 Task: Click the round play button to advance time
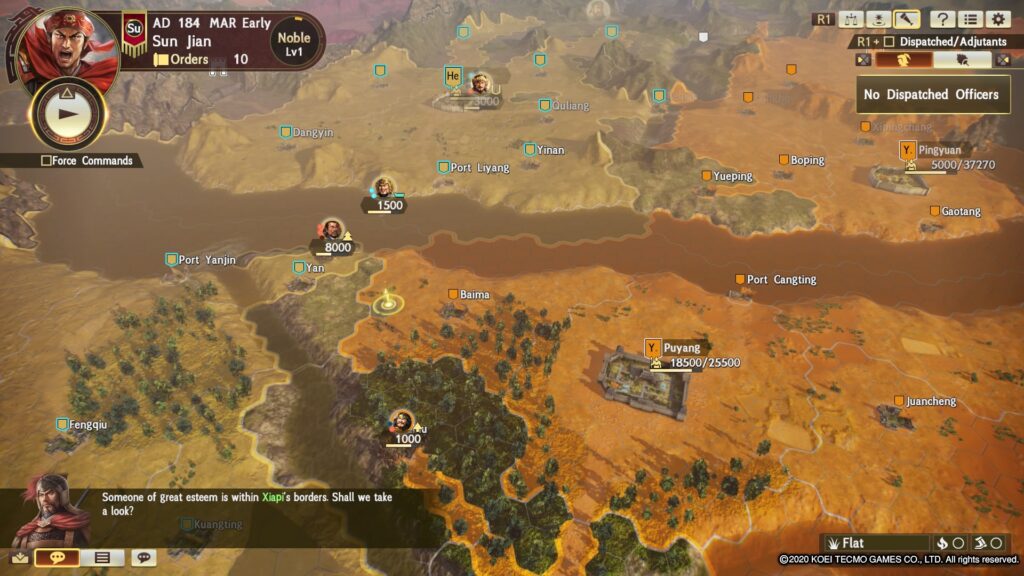click(x=68, y=114)
